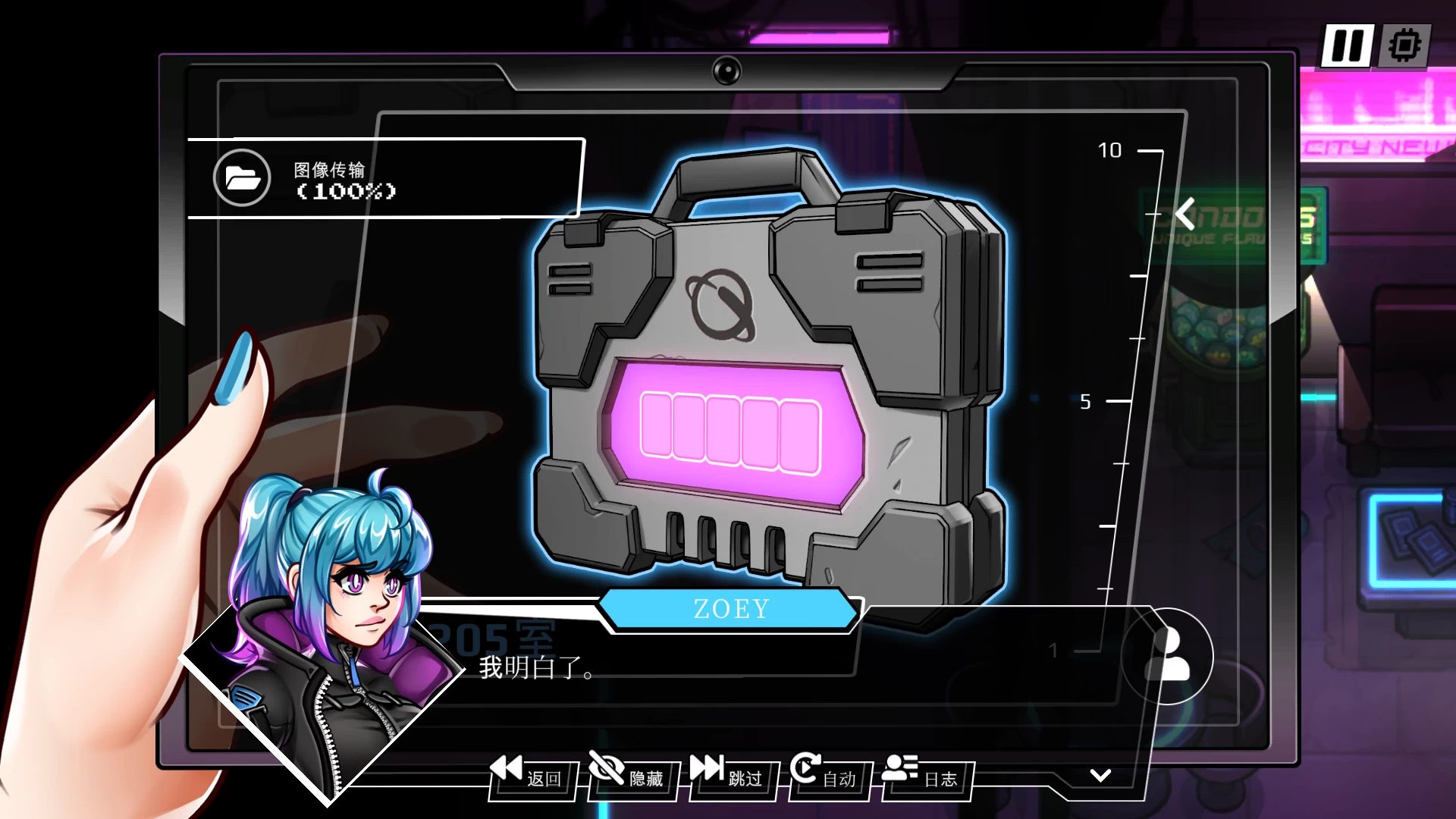This screenshot has height=819, width=1456.
Task: Open the 图像传输 folder icon
Action: (x=242, y=178)
